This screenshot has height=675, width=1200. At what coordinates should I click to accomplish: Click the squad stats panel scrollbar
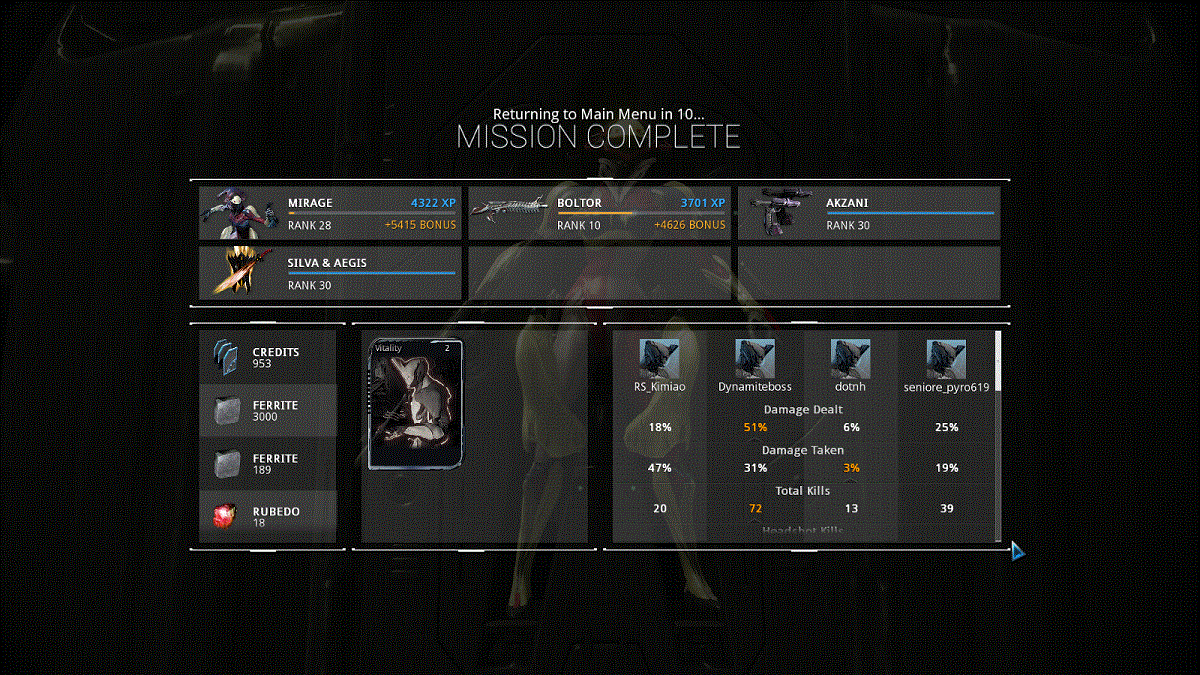(x=997, y=361)
